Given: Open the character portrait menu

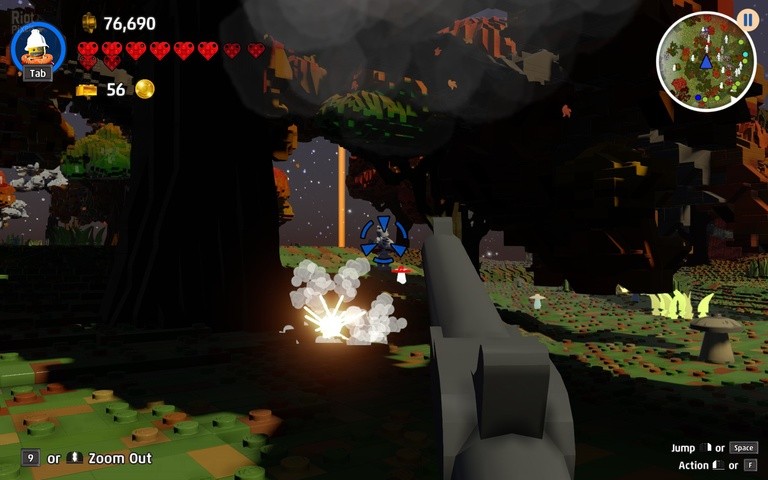Looking at the screenshot, I should coord(38,46).
